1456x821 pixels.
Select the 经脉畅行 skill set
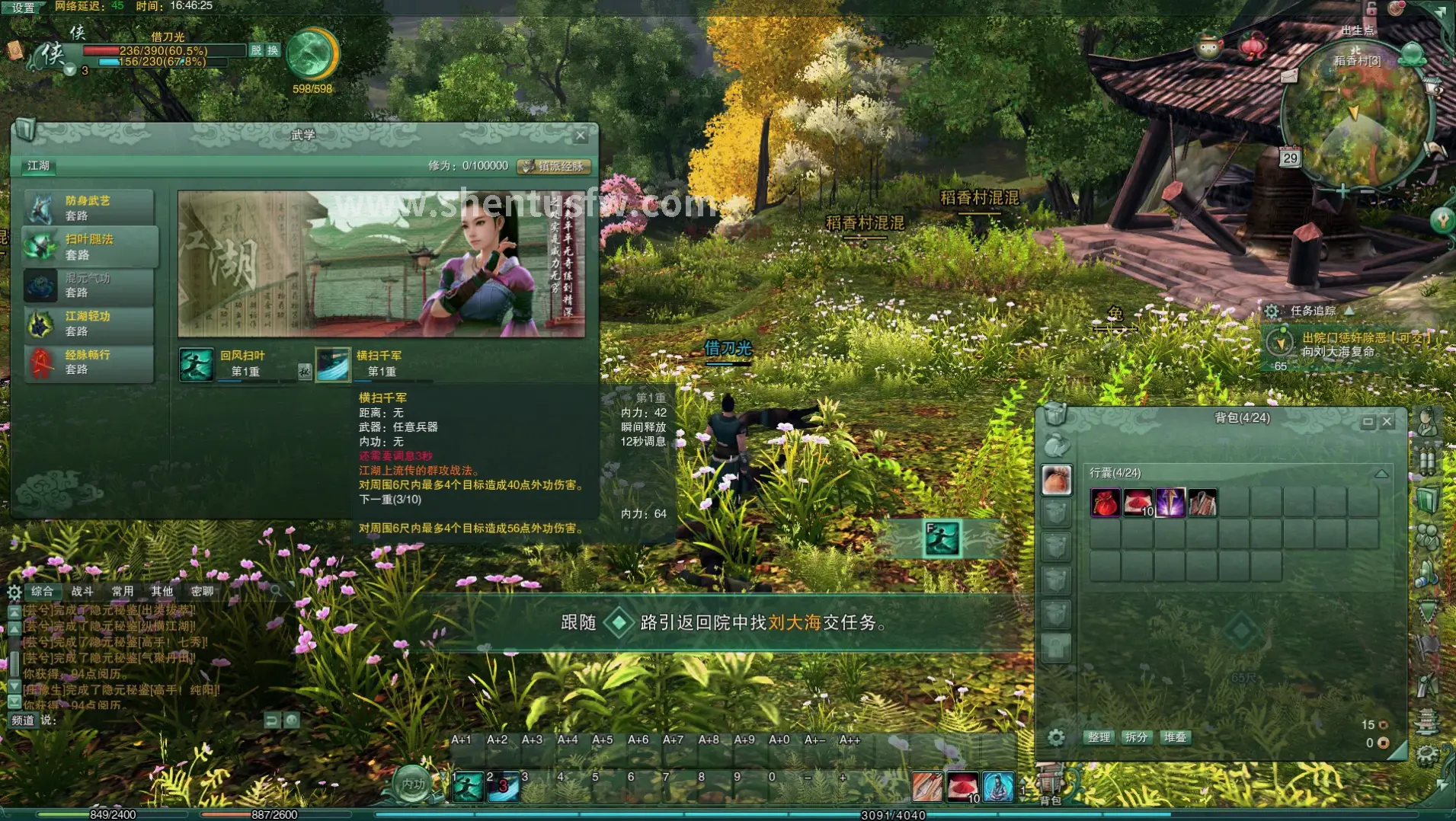(89, 362)
